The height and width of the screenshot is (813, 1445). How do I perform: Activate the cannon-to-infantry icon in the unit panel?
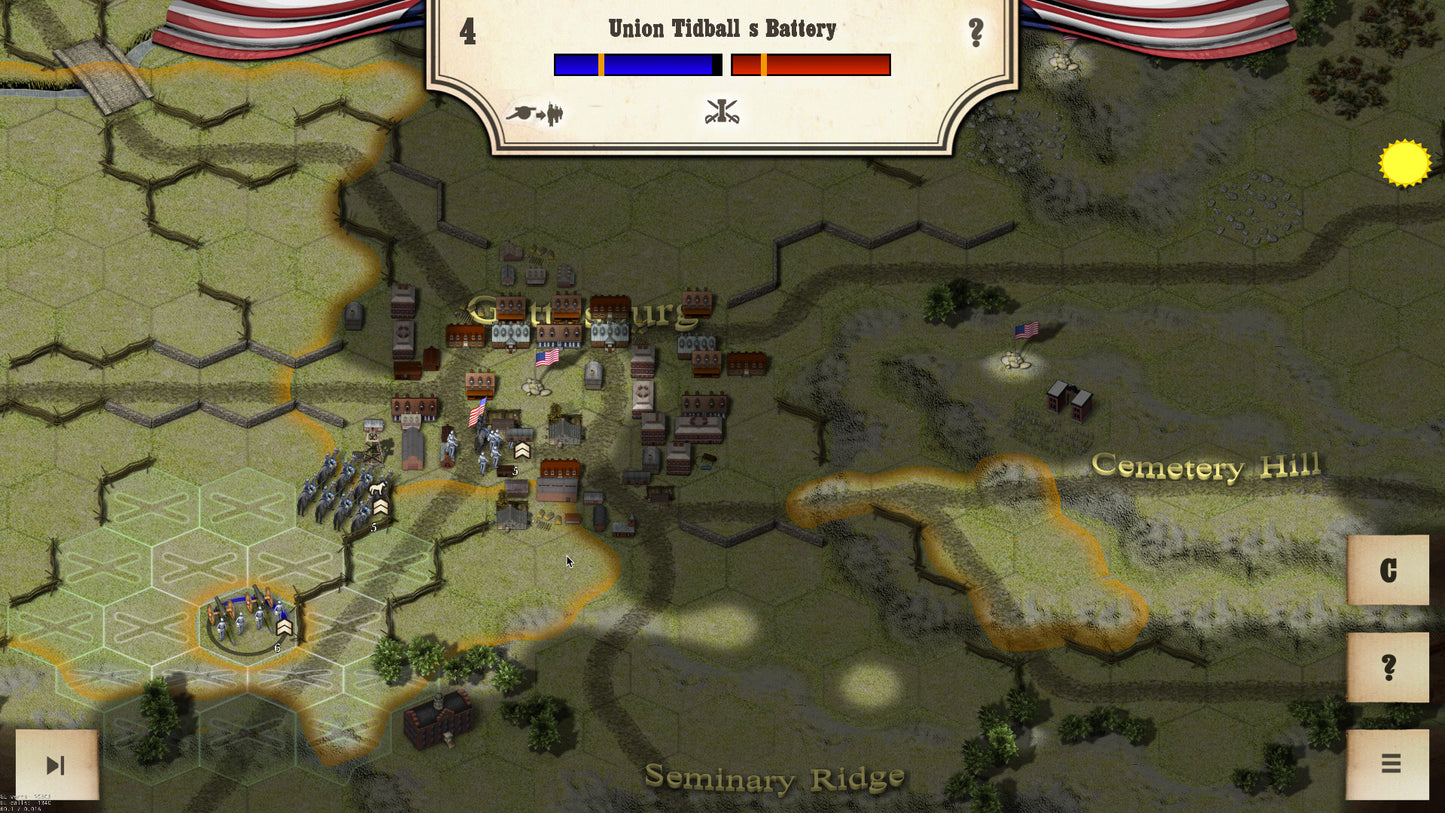point(536,113)
